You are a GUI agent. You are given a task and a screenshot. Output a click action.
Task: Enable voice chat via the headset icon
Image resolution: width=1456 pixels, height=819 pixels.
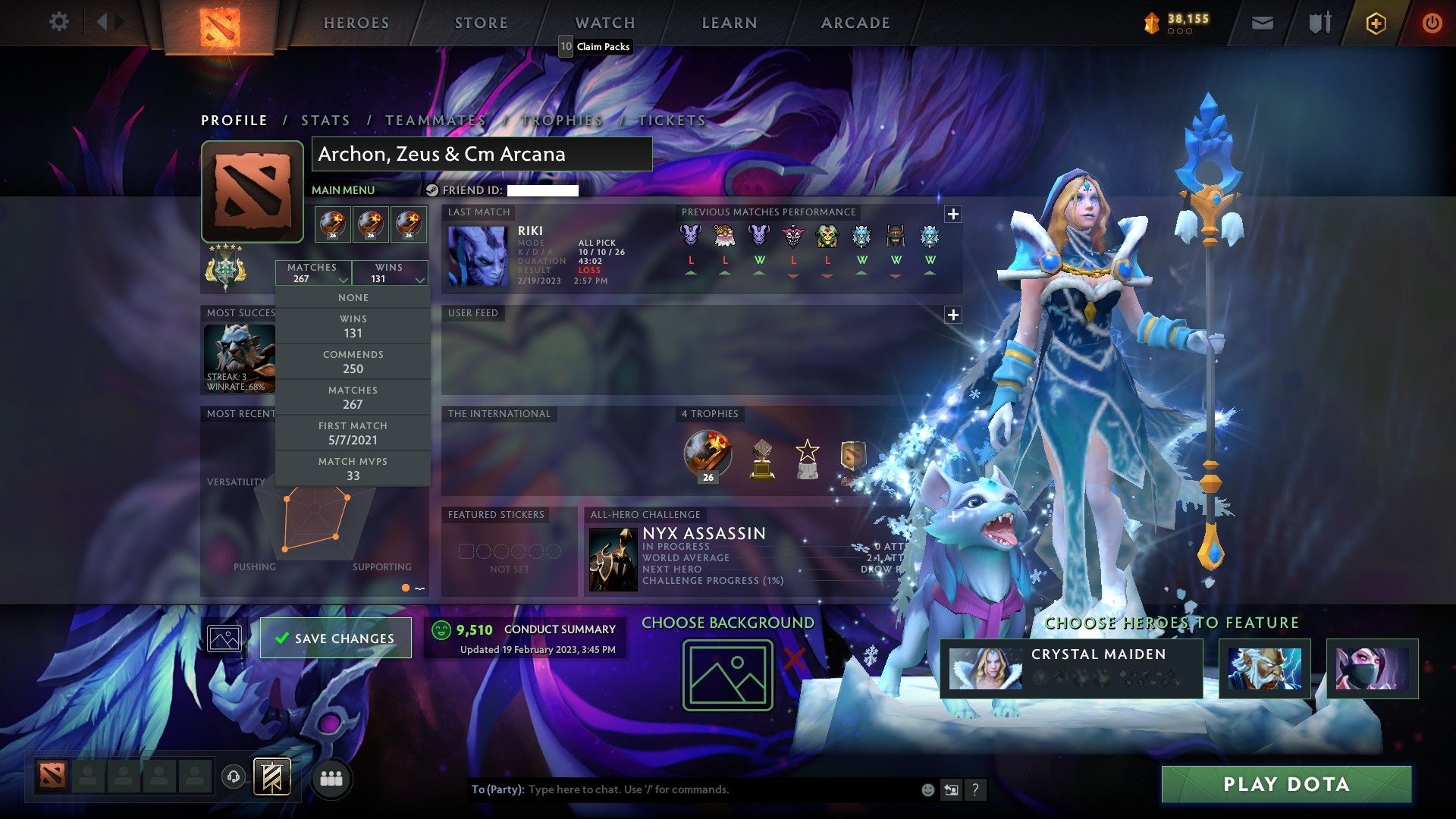pos(233,777)
